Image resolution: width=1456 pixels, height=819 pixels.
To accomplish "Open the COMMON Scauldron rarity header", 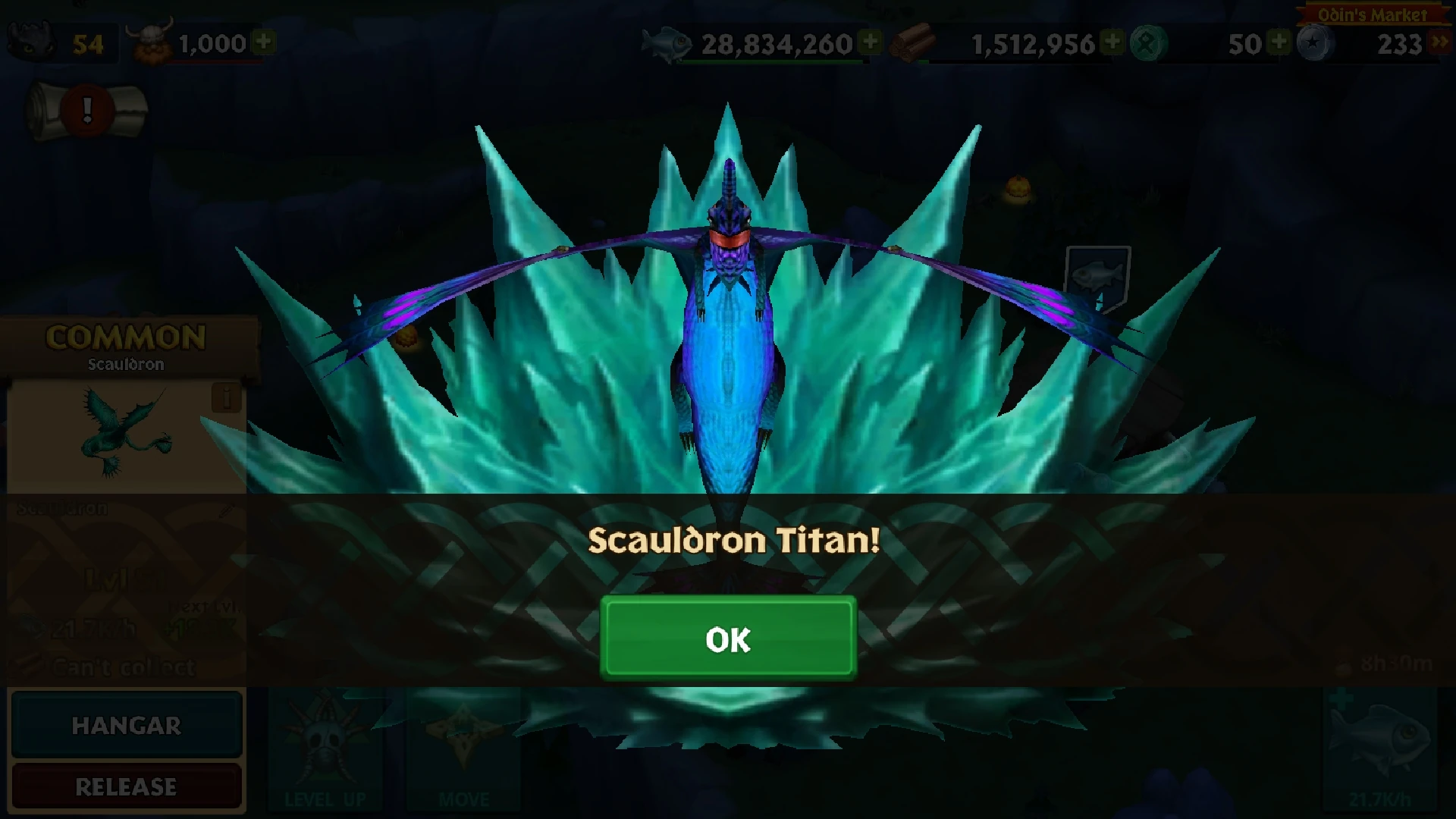I will pos(125,340).
